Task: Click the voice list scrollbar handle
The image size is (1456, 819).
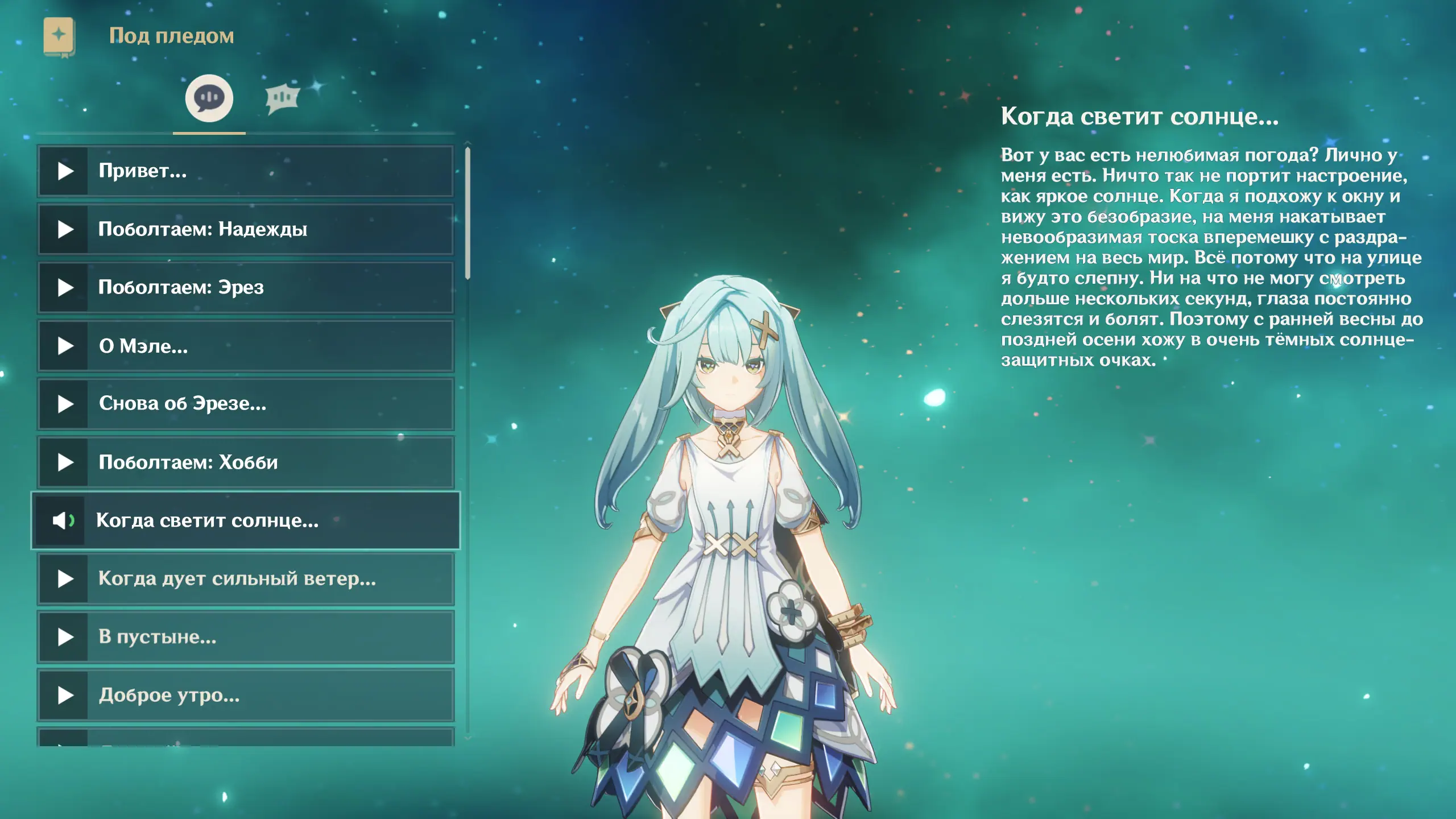Action: point(468,213)
